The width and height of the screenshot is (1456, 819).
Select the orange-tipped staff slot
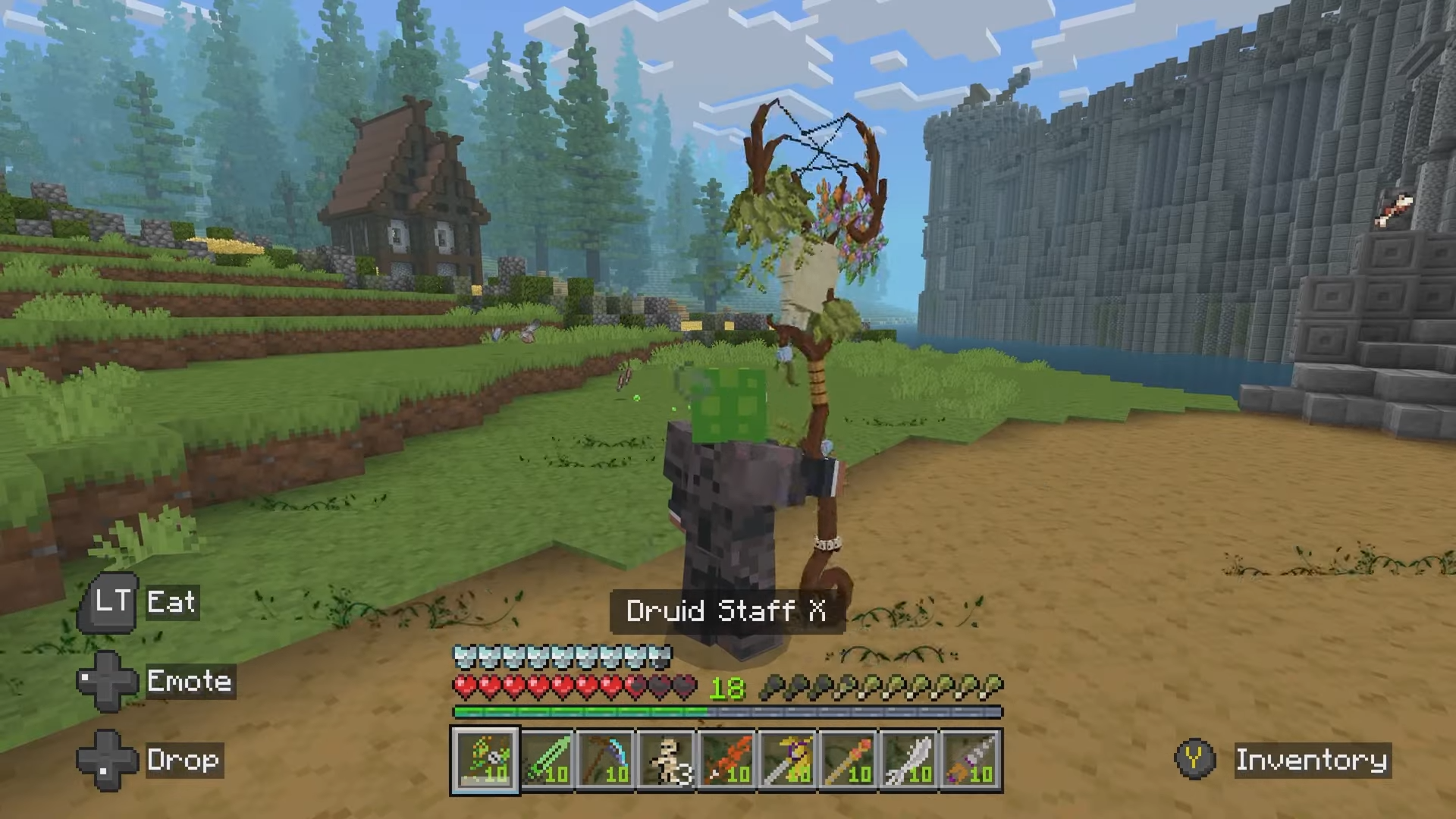pos(849,761)
